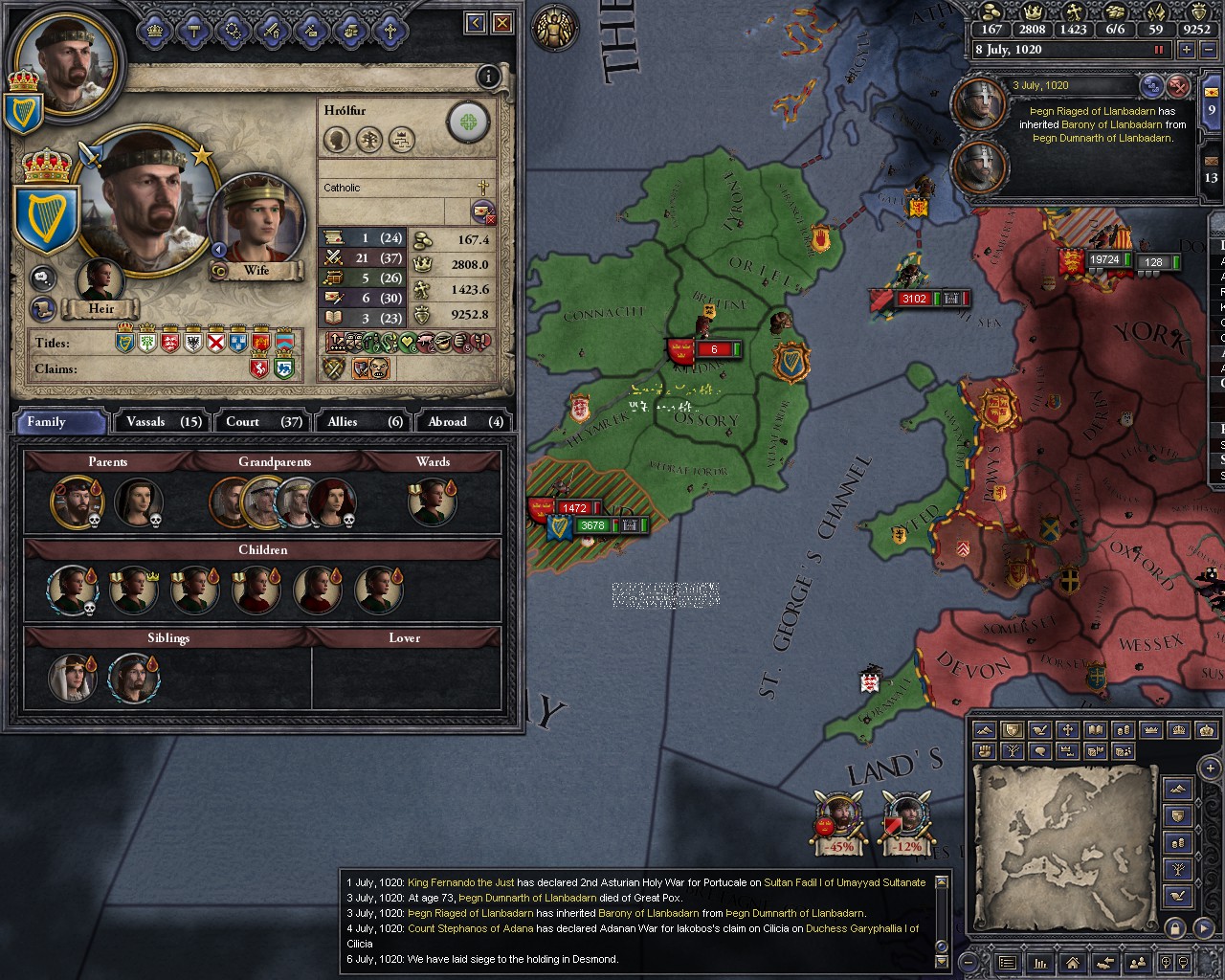The height and width of the screenshot is (980, 1225).
Task: Open the character info 'i' button
Action: pyautogui.click(x=488, y=77)
